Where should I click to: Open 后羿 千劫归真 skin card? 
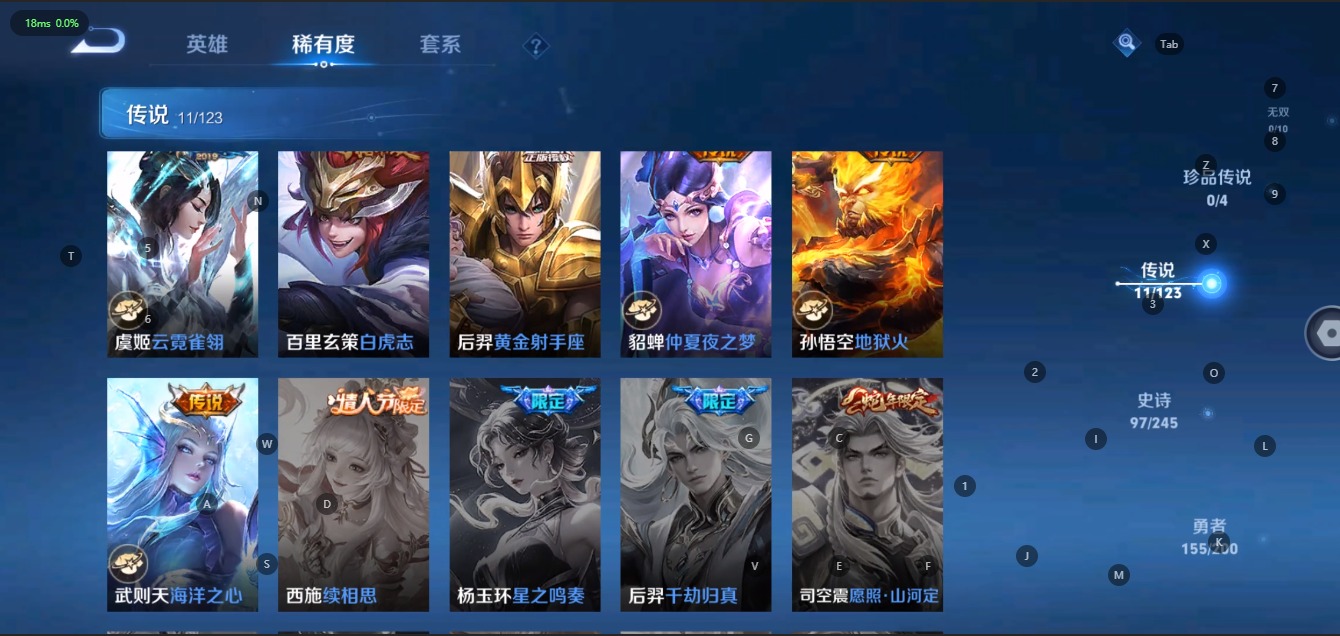tap(696, 494)
